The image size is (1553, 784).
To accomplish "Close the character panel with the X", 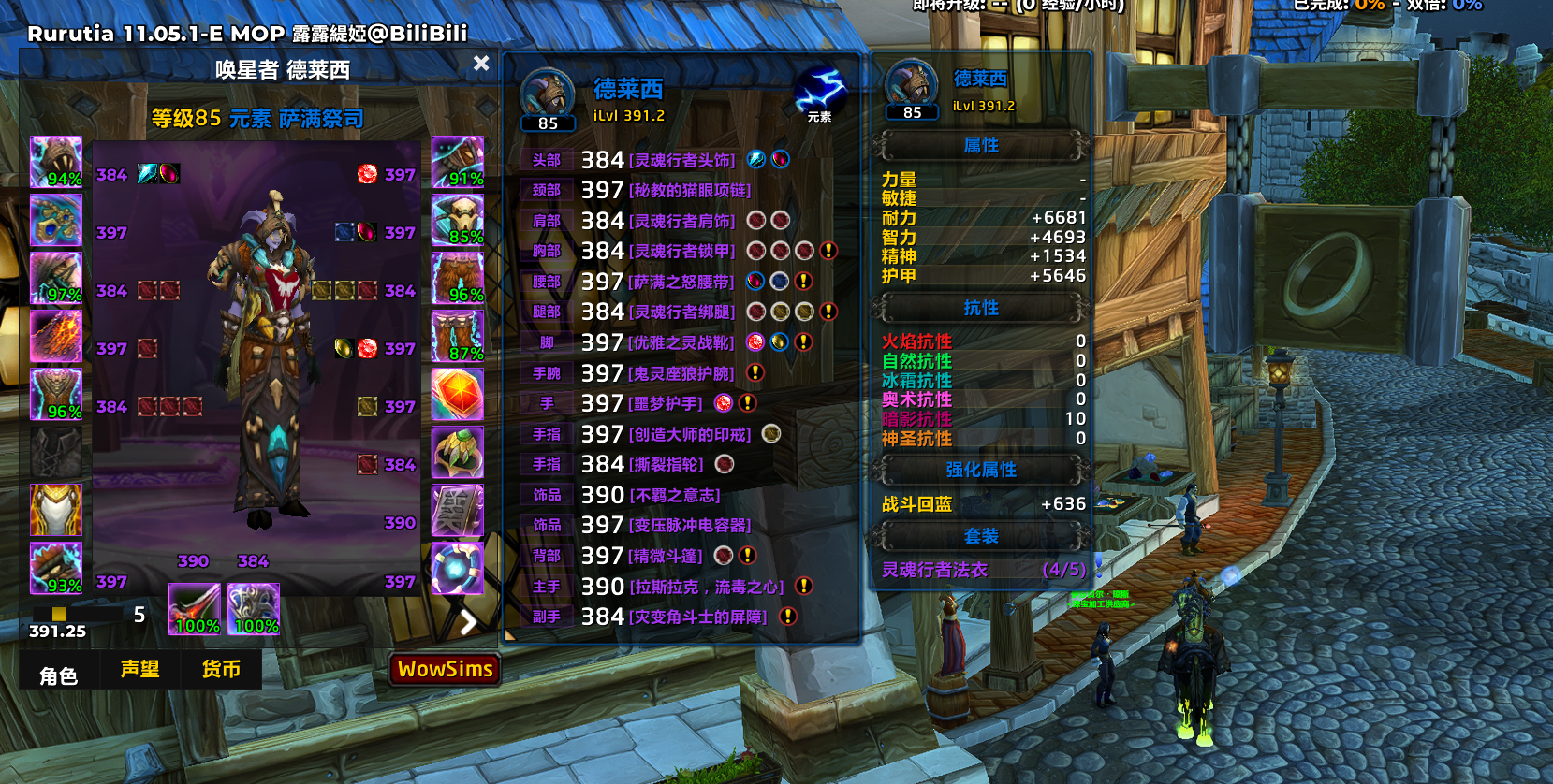I will 481,63.
